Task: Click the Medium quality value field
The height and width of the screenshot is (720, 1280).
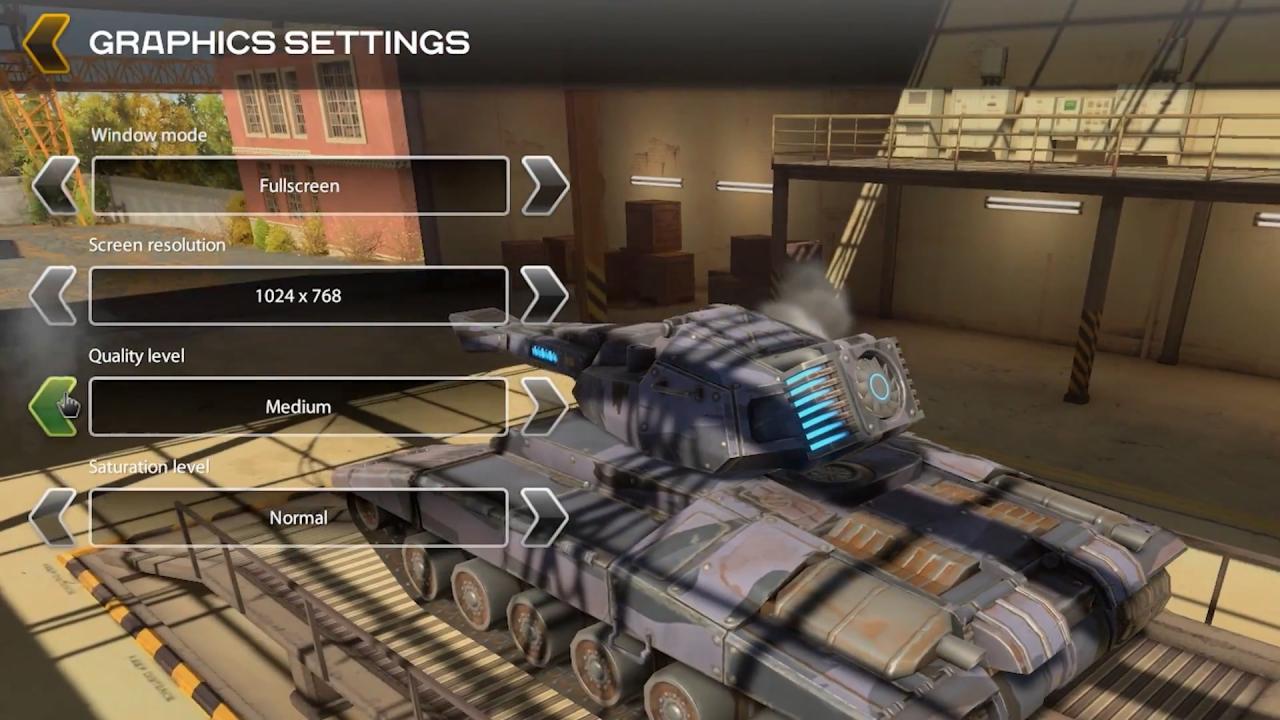Action: tap(298, 407)
